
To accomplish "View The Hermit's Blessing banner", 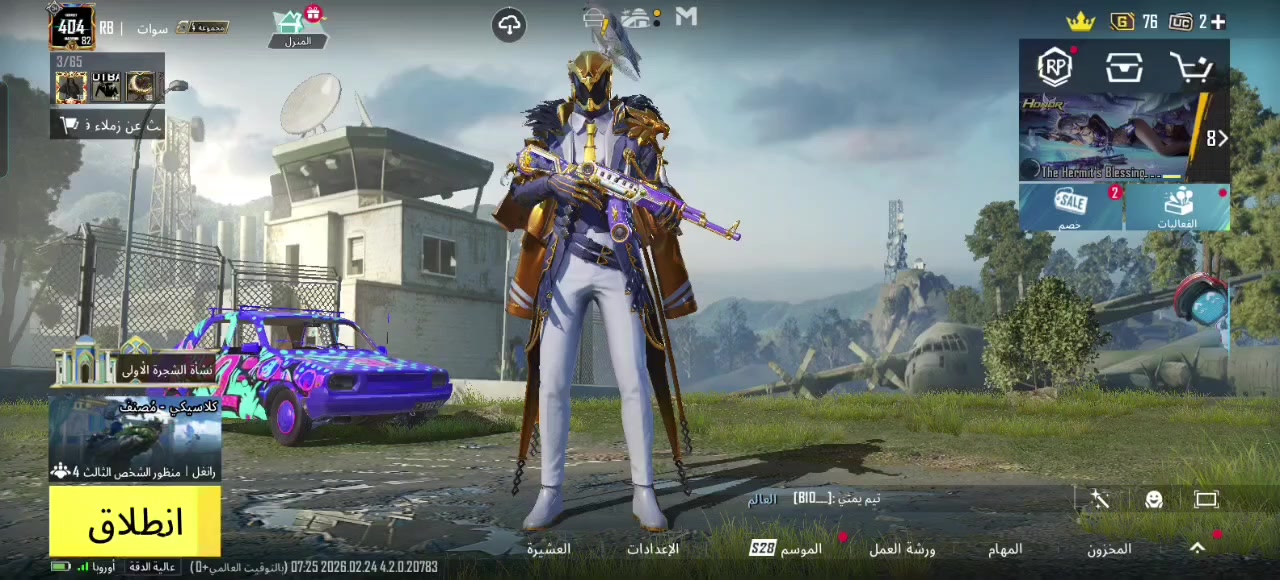I will click(1112, 137).
